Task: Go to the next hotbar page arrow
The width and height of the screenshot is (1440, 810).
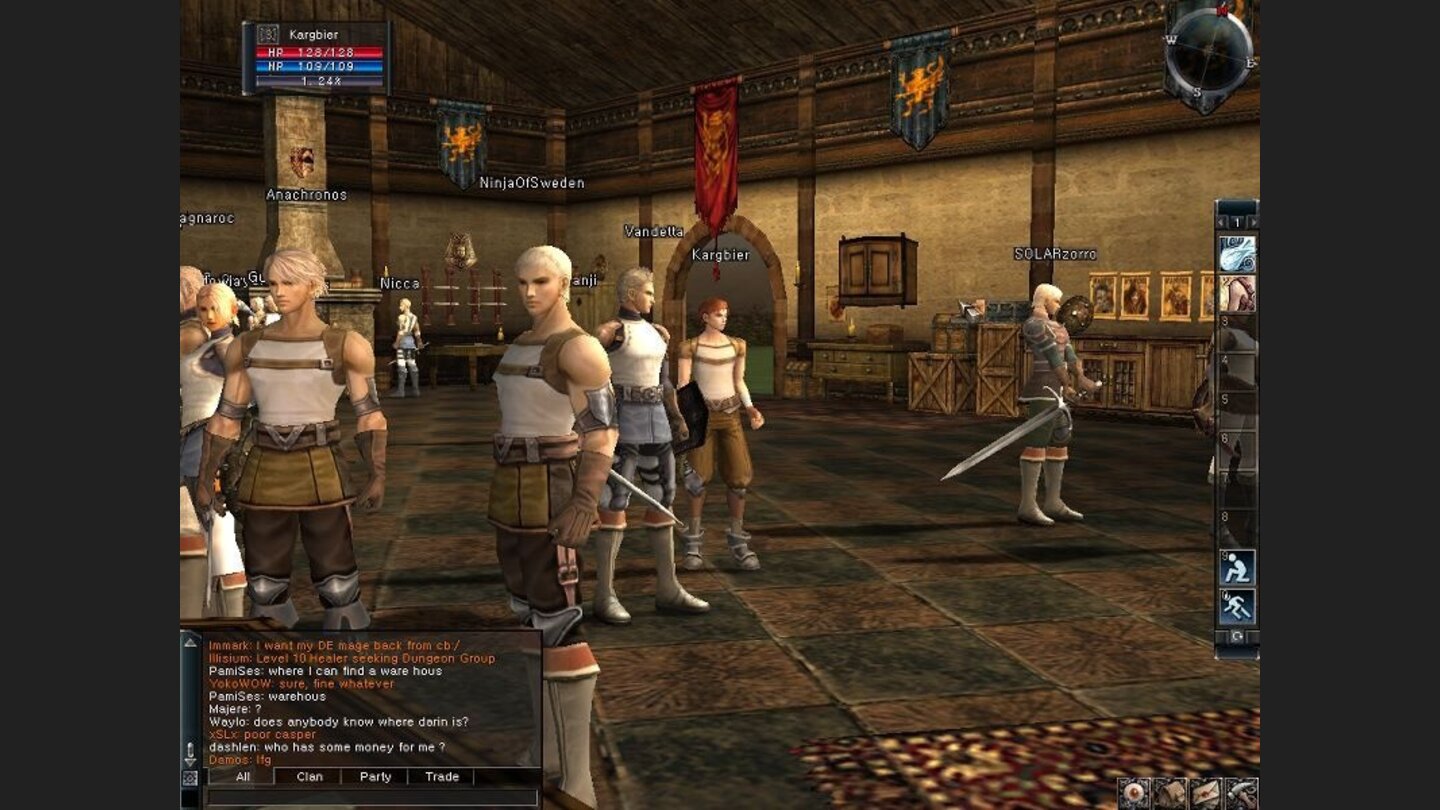Action: point(1252,222)
